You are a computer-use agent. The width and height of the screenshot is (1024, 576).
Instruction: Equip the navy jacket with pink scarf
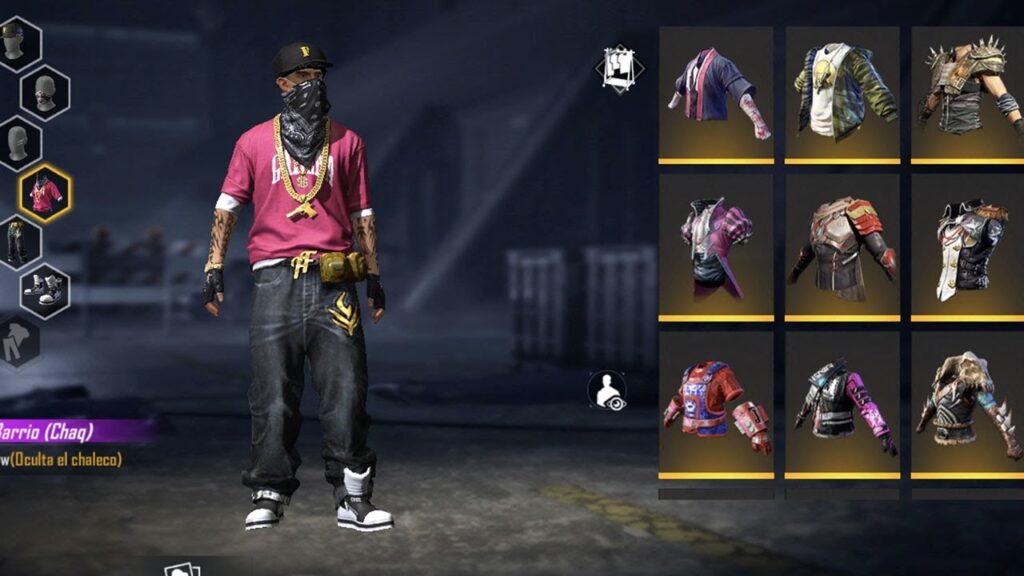coord(715,93)
